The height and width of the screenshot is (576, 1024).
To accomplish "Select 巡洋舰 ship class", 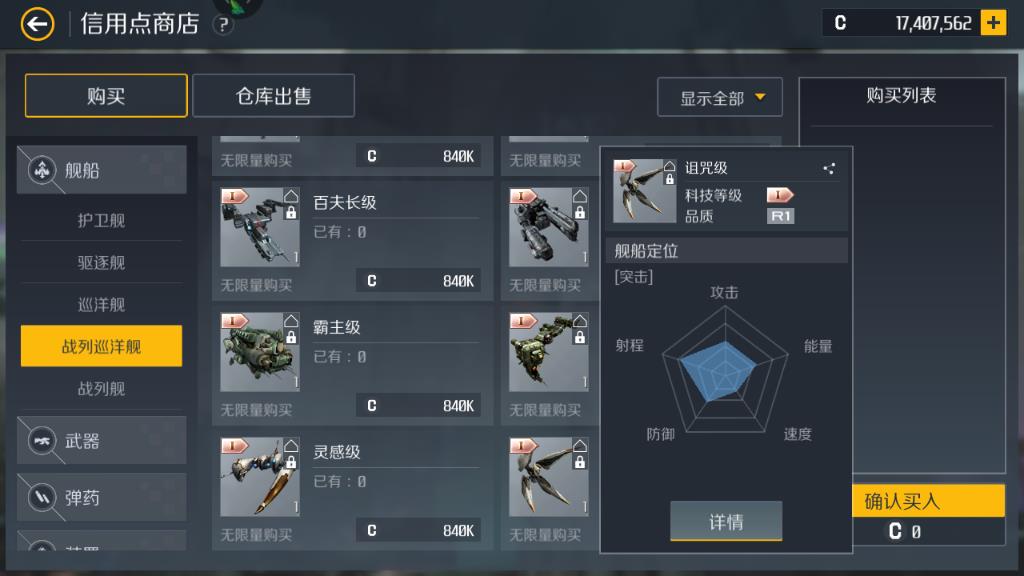I will (102, 304).
